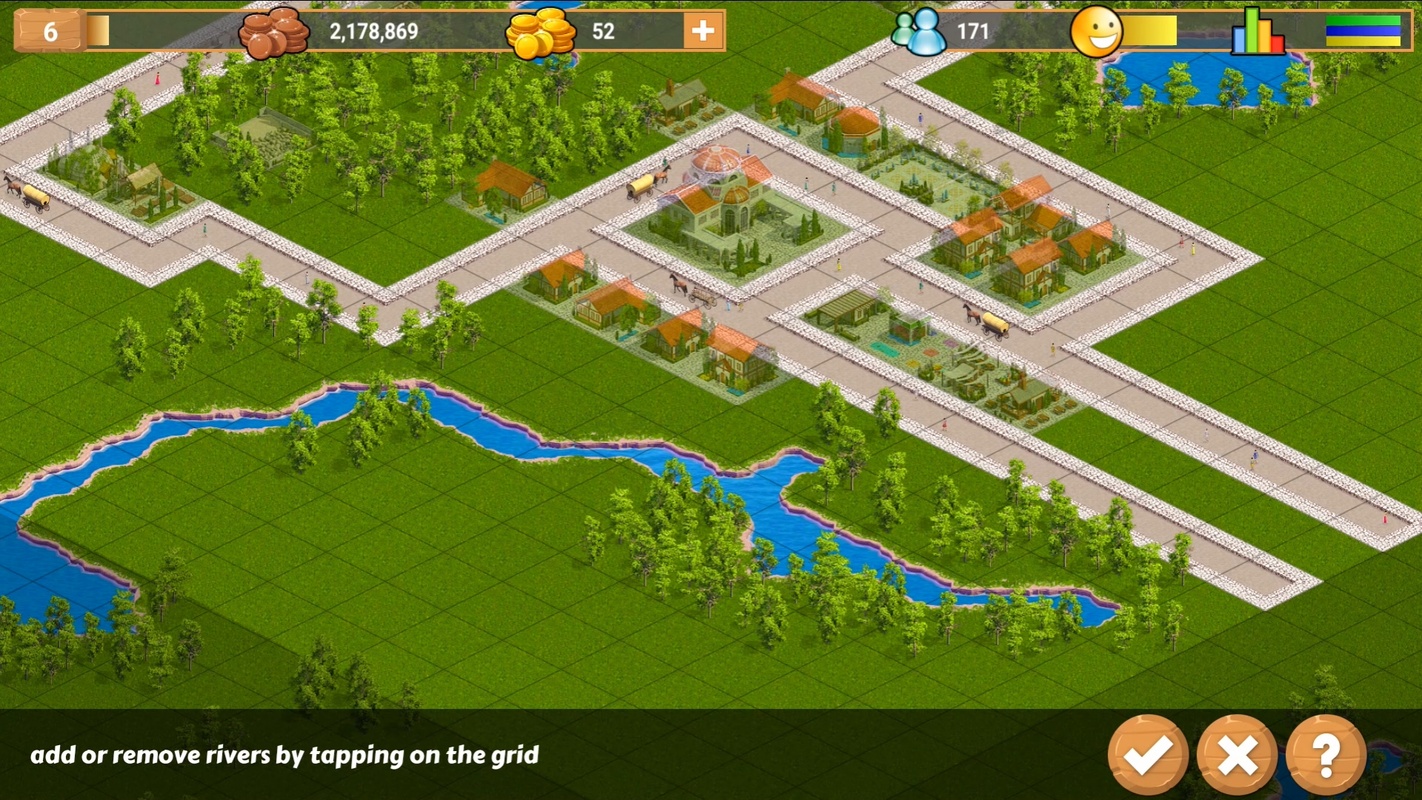Screen dimensions: 1422x800
Task: Open the statistics bar chart icon
Action: 1257,32
